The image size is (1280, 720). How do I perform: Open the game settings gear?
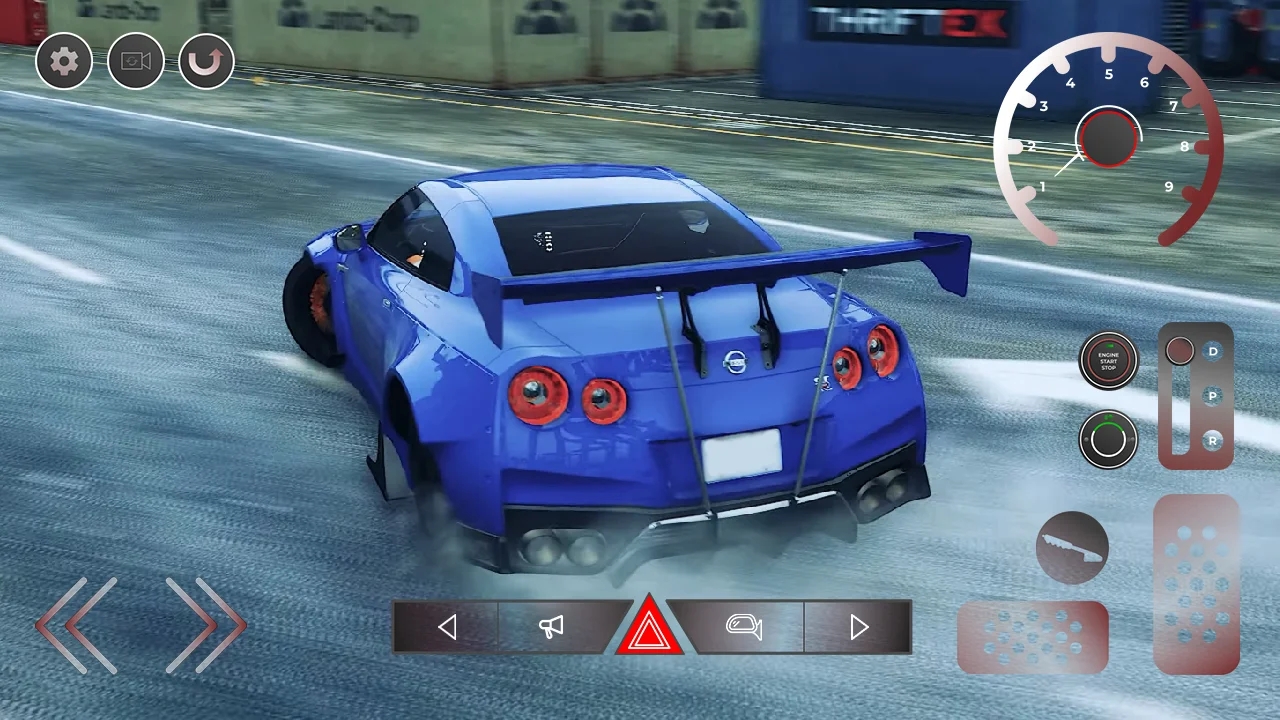tap(64, 61)
